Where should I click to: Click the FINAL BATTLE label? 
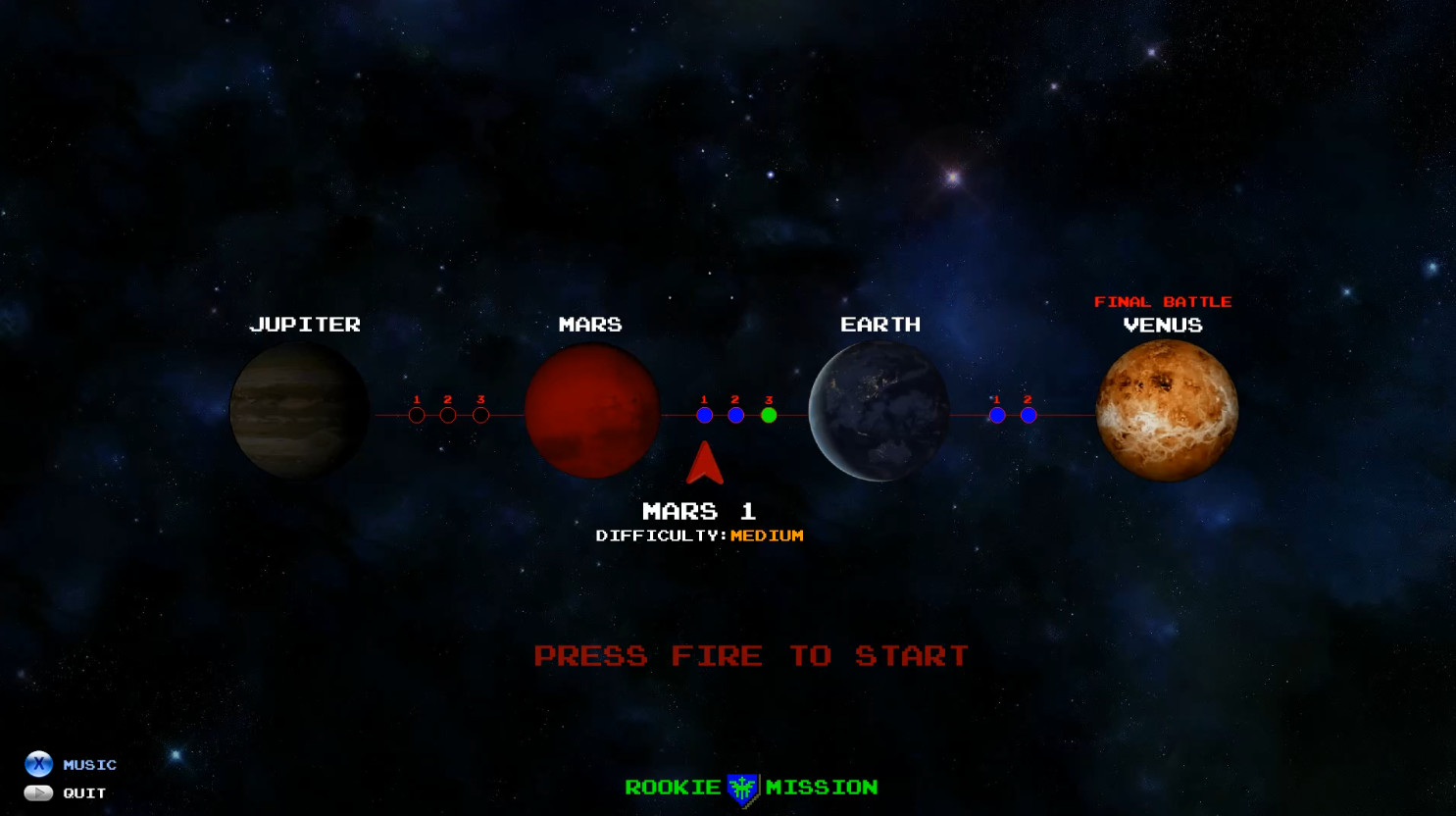pyautogui.click(x=1164, y=301)
